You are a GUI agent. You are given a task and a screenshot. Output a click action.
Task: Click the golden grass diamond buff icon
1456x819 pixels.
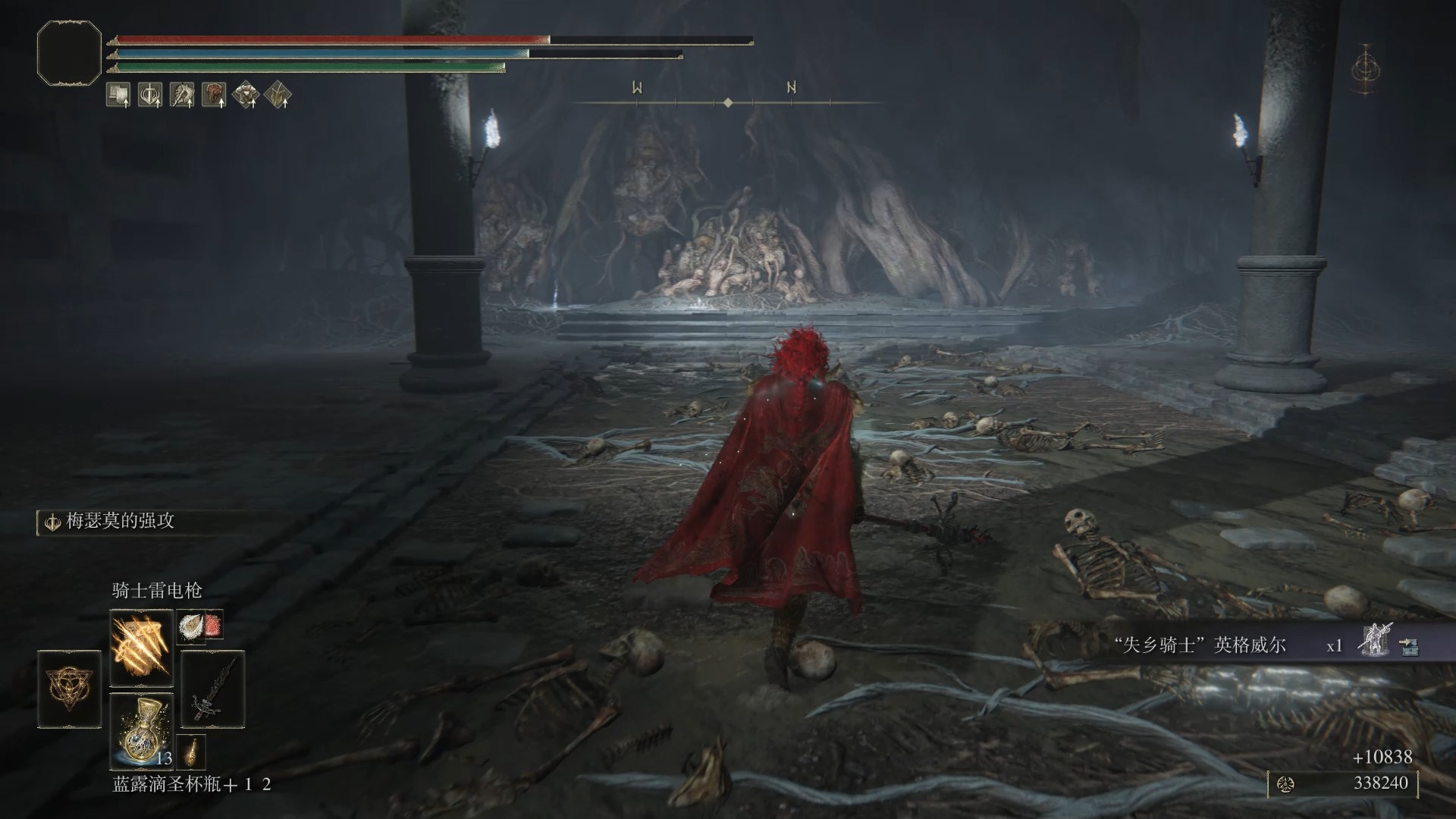pyautogui.click(x=278, y=95)
